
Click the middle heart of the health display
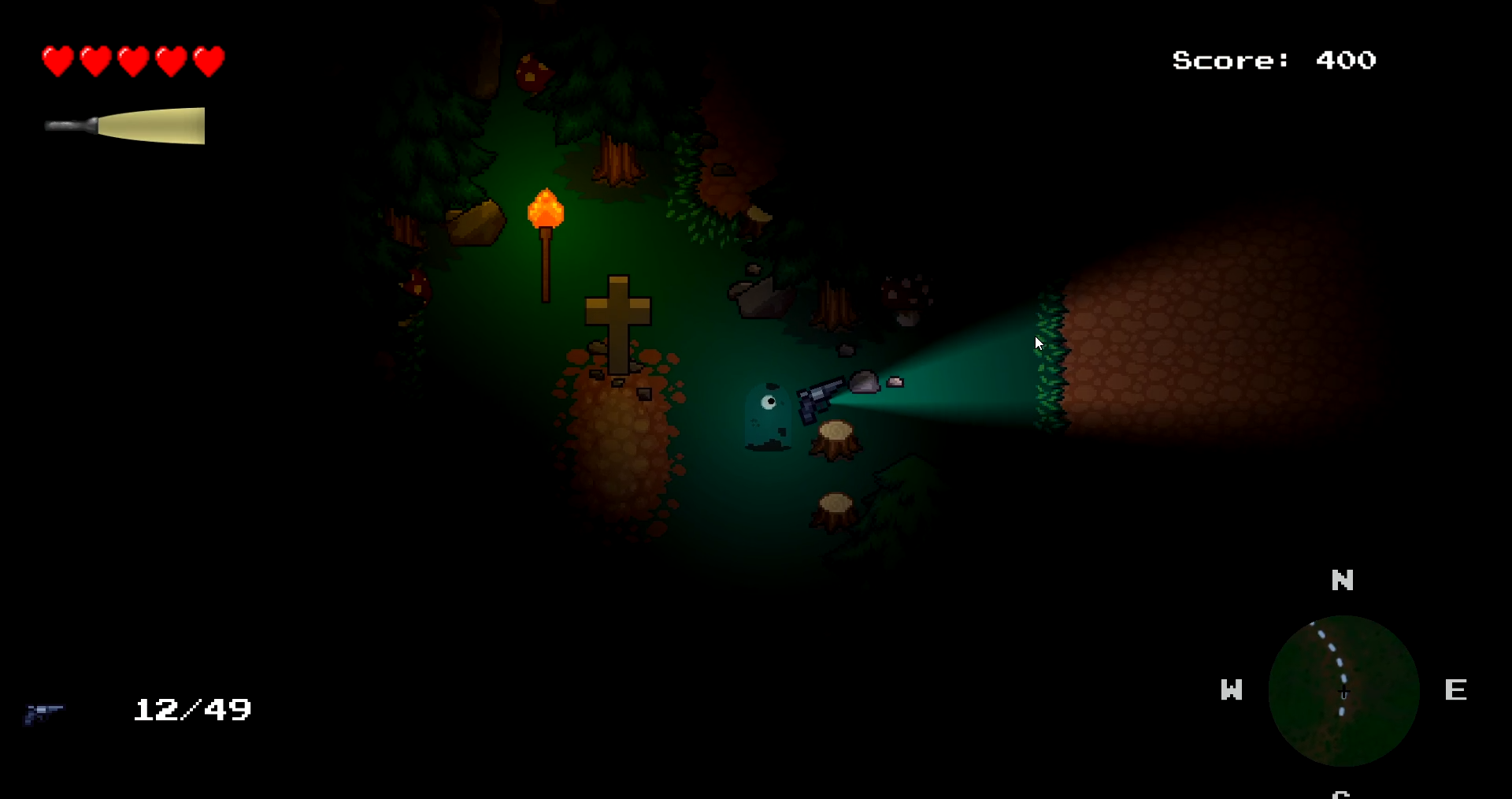coord(134,60)
